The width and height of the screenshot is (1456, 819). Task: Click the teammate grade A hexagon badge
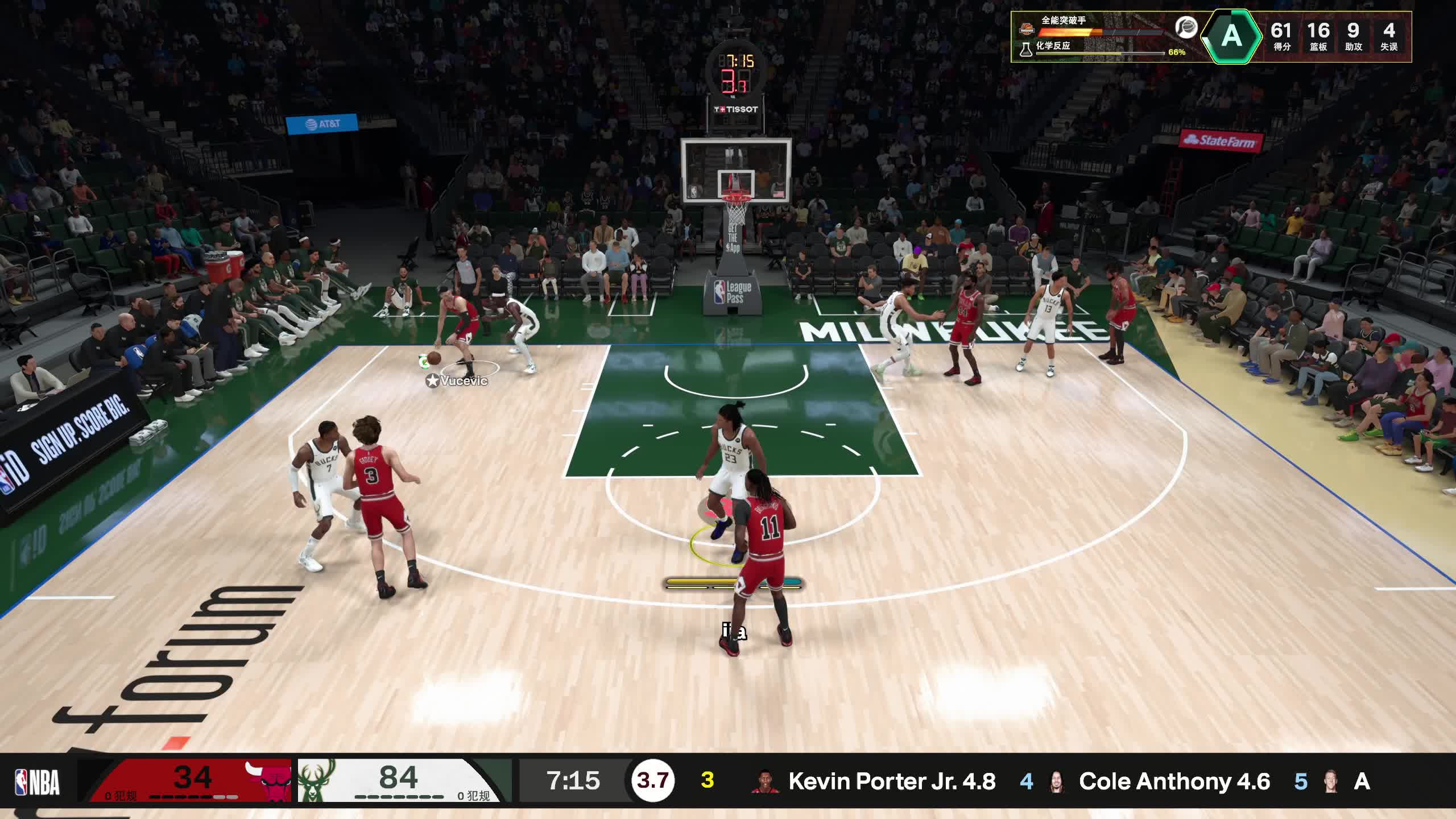tap(1231, 36)
